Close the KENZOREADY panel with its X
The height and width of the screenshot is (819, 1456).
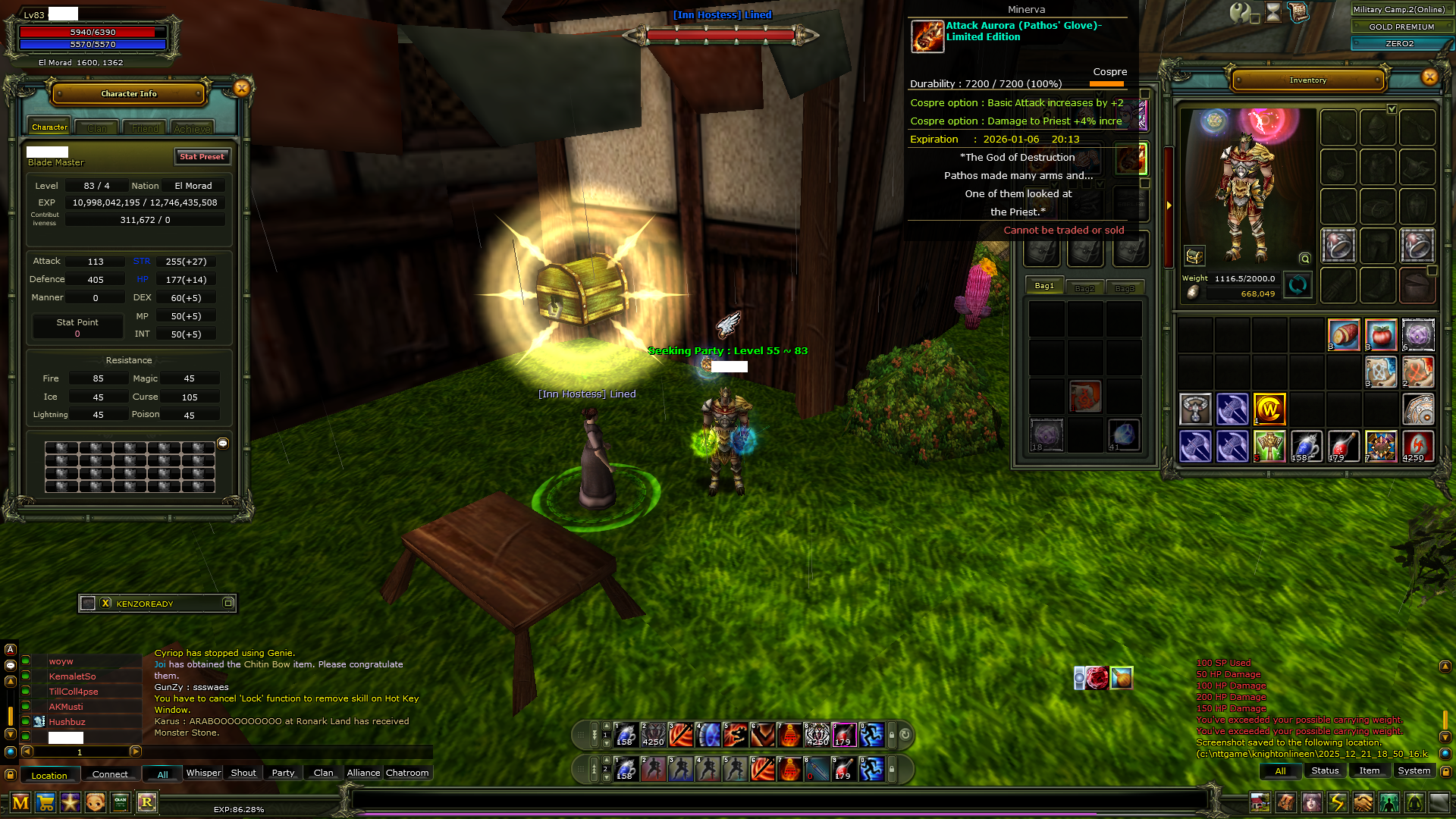pos(105,603)
